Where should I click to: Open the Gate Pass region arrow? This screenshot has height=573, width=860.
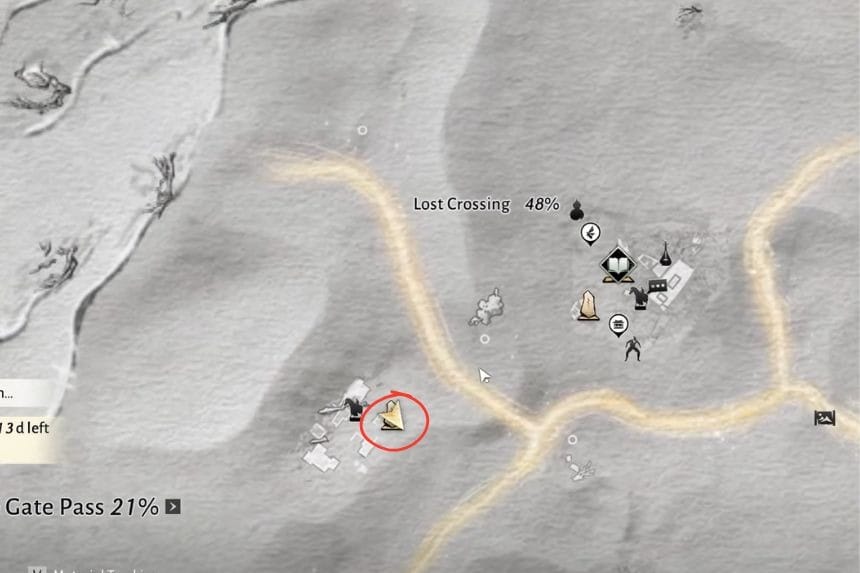tap(173, 507)
